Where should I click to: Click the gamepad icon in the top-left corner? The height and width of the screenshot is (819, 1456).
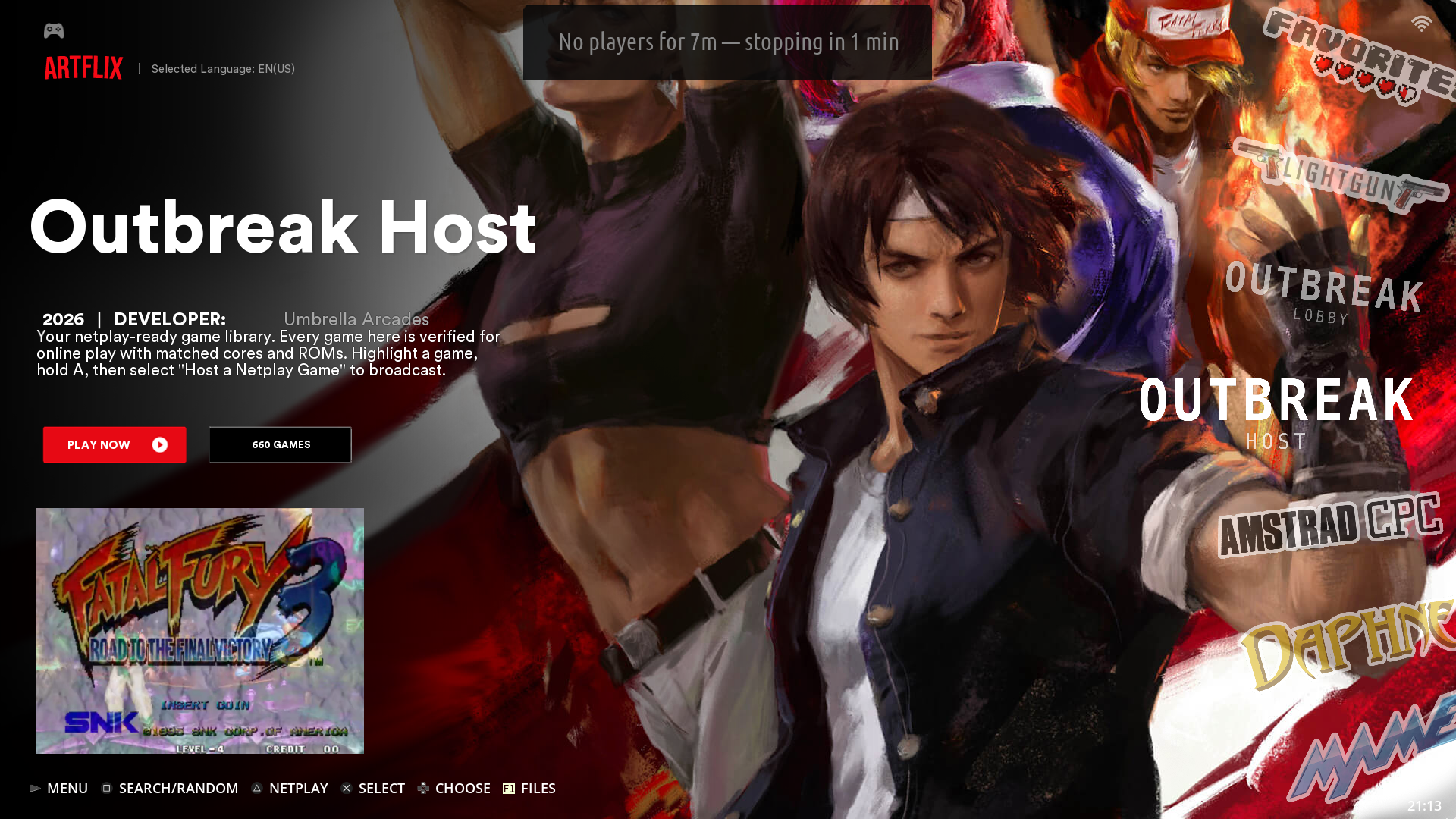[52, 30]
